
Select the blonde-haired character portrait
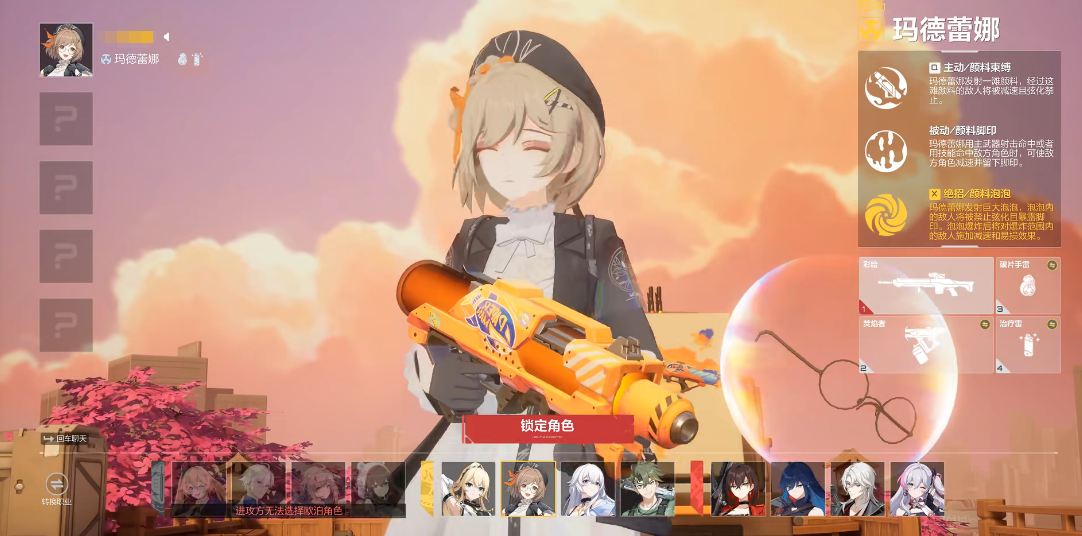click(x=469, y=488)
